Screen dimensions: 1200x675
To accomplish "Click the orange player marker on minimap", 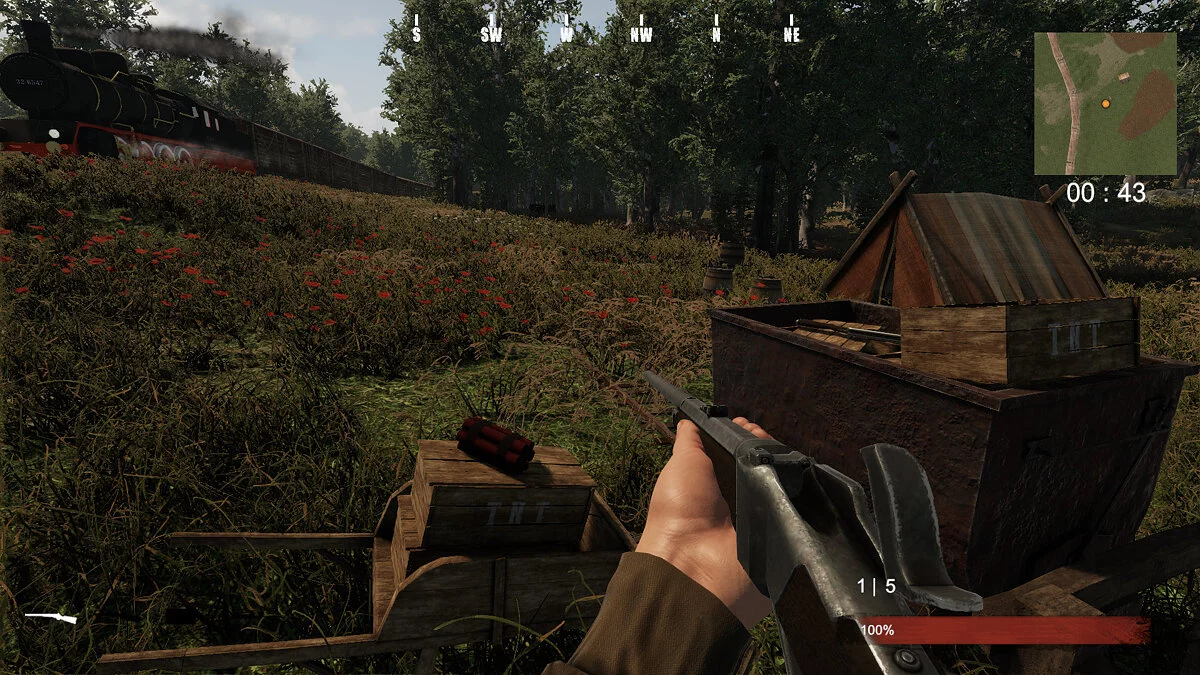I will coord(1106,103).
